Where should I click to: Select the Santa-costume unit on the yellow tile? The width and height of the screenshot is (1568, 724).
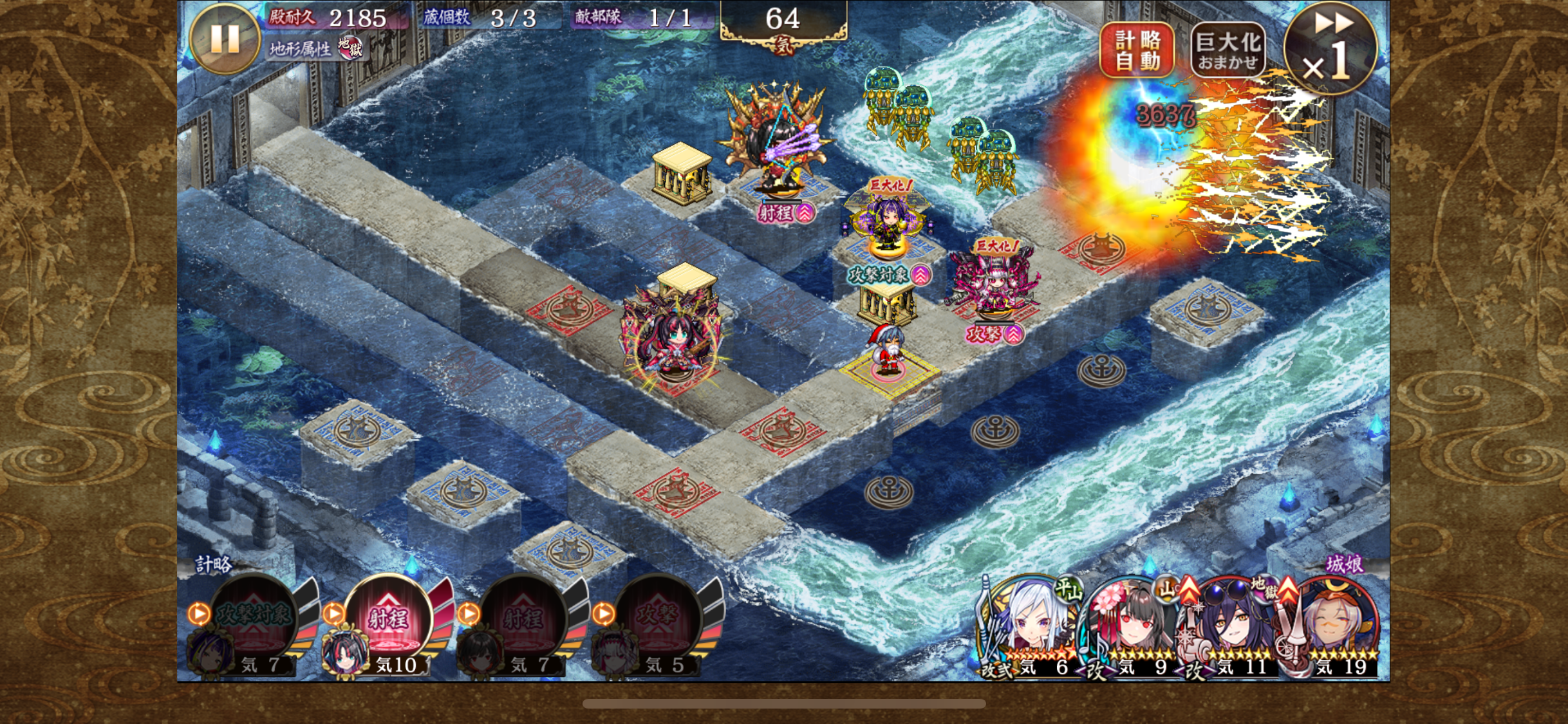point(888,351)
